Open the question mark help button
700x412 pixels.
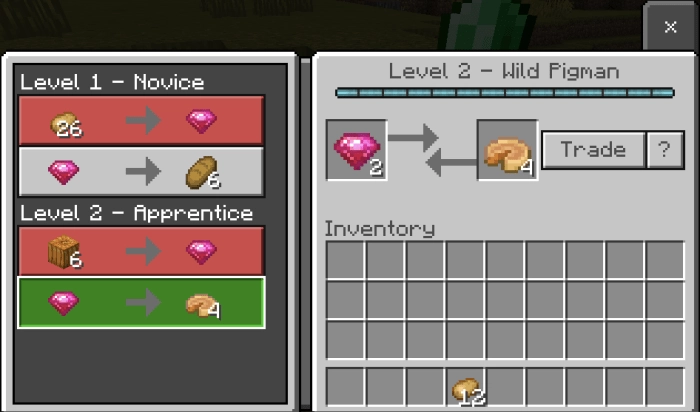[663, 150]
